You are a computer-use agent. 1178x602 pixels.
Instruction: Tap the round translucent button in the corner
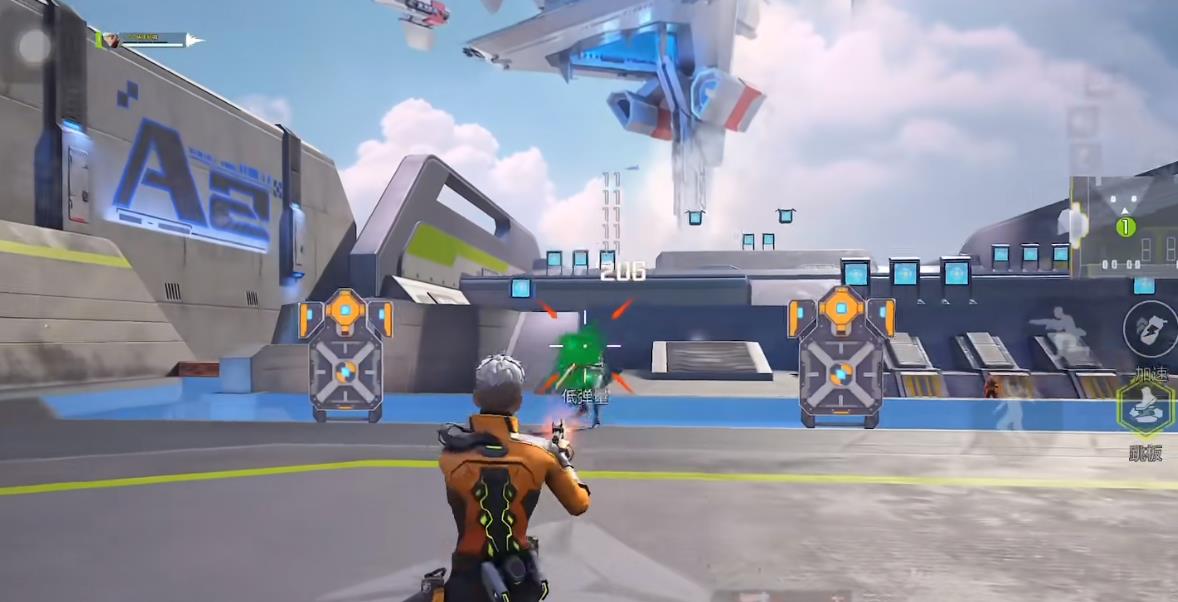(x=34, y=46)
